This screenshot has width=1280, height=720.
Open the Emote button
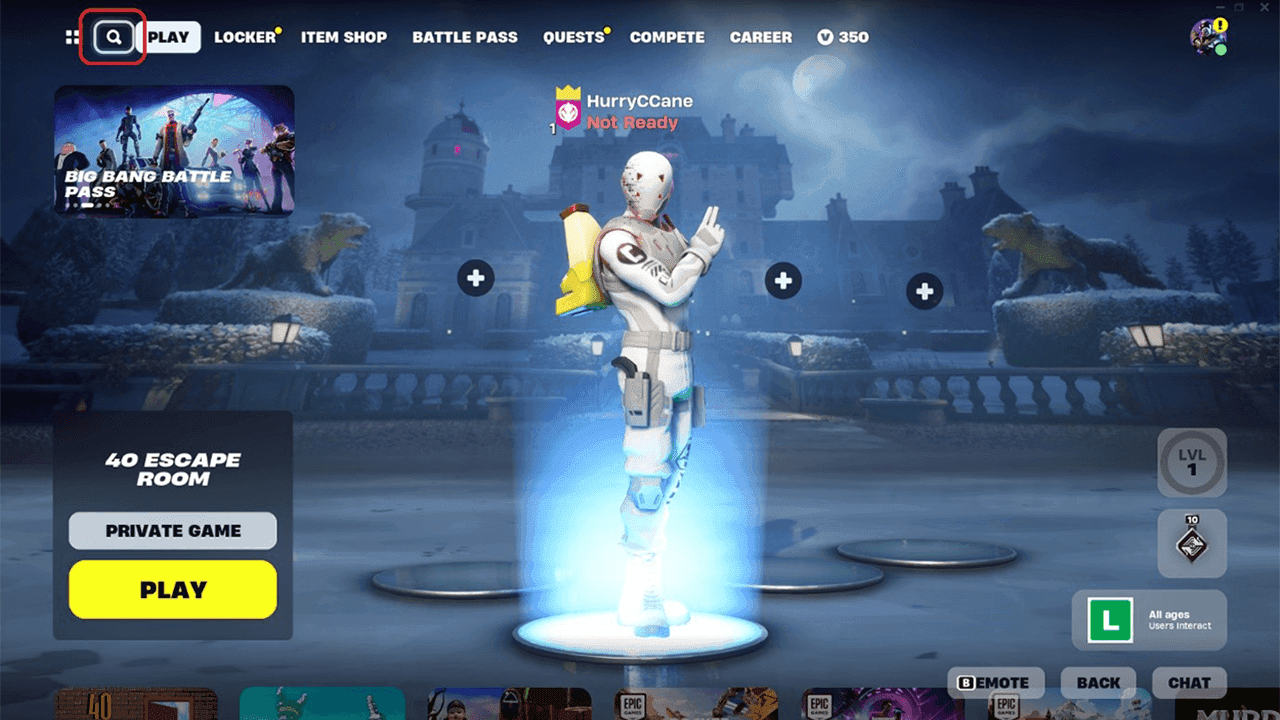pyautogui.click(x=995, y=683)
